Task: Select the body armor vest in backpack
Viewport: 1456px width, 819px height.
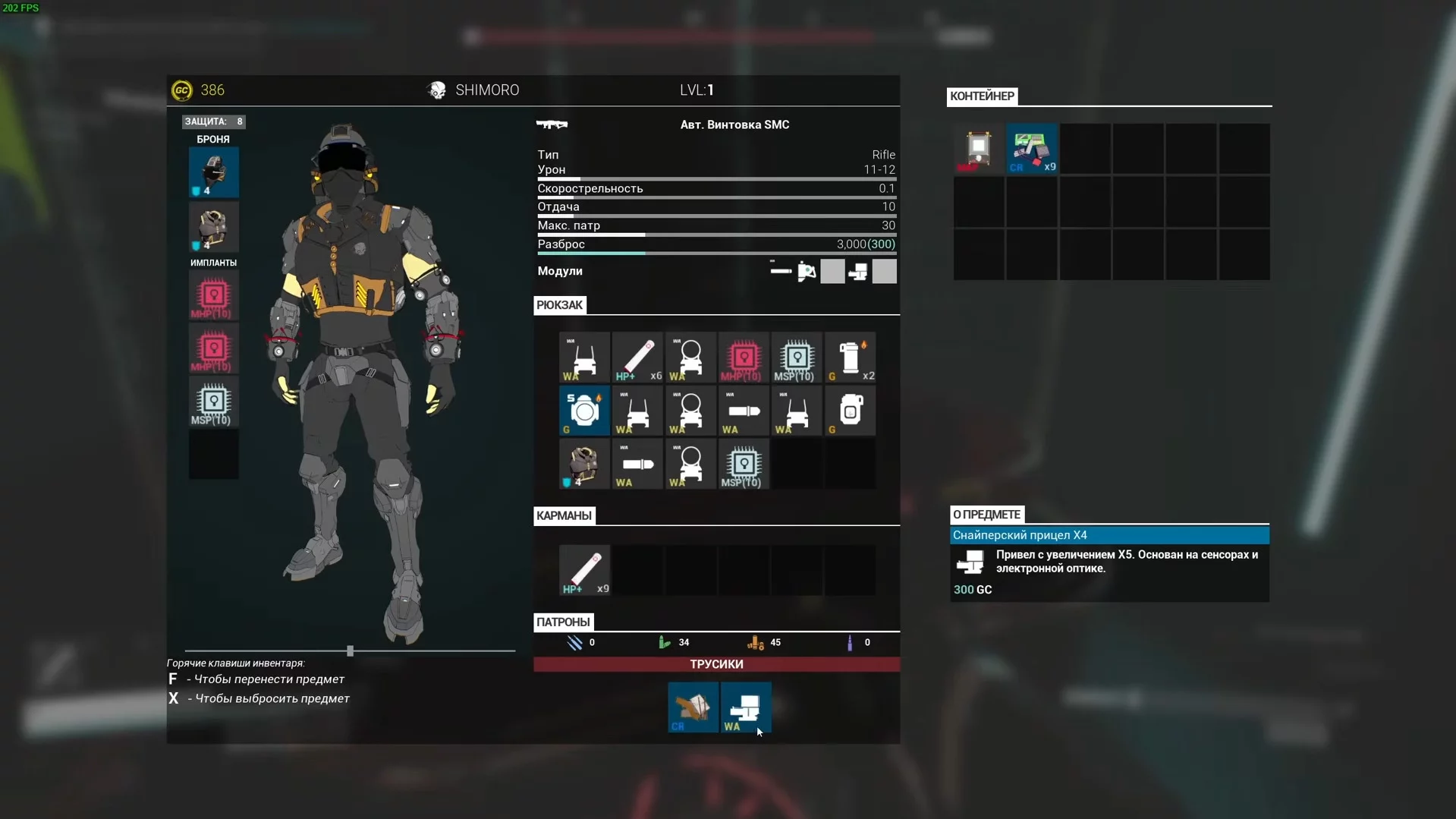Action: tap(584, 464)
